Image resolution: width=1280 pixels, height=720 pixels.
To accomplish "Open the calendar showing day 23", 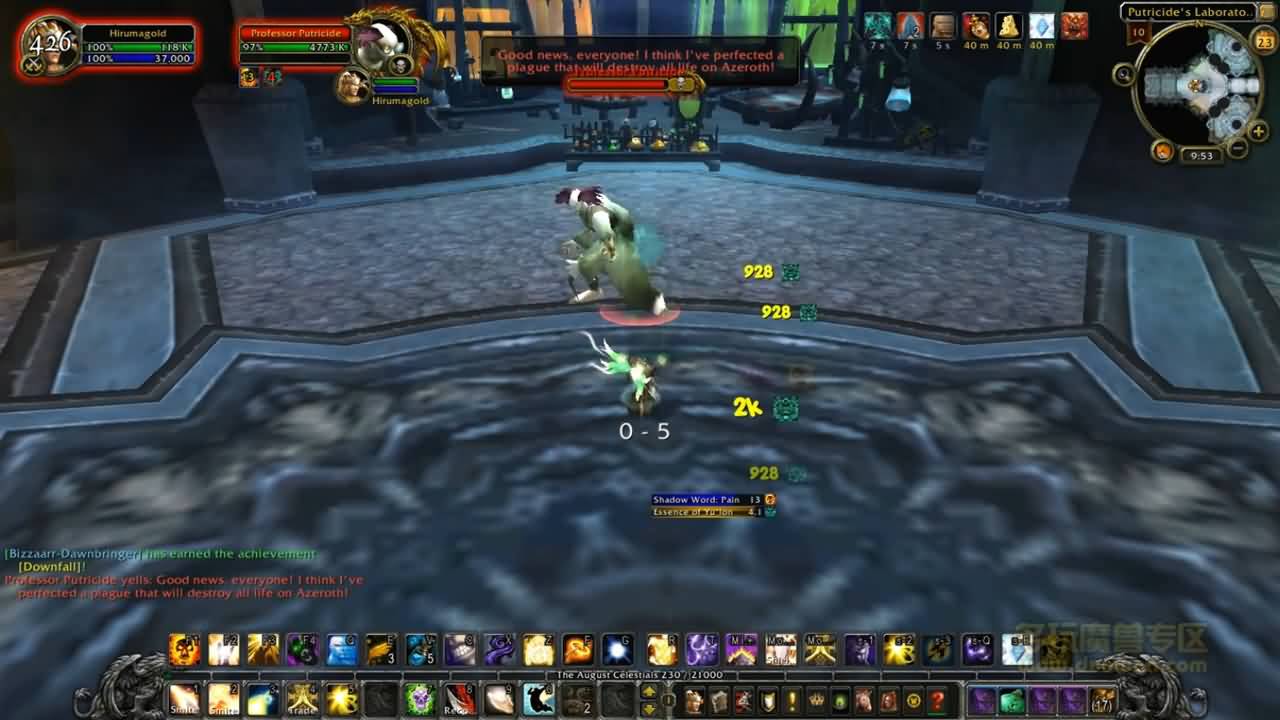I will (x=1264, y=41).
